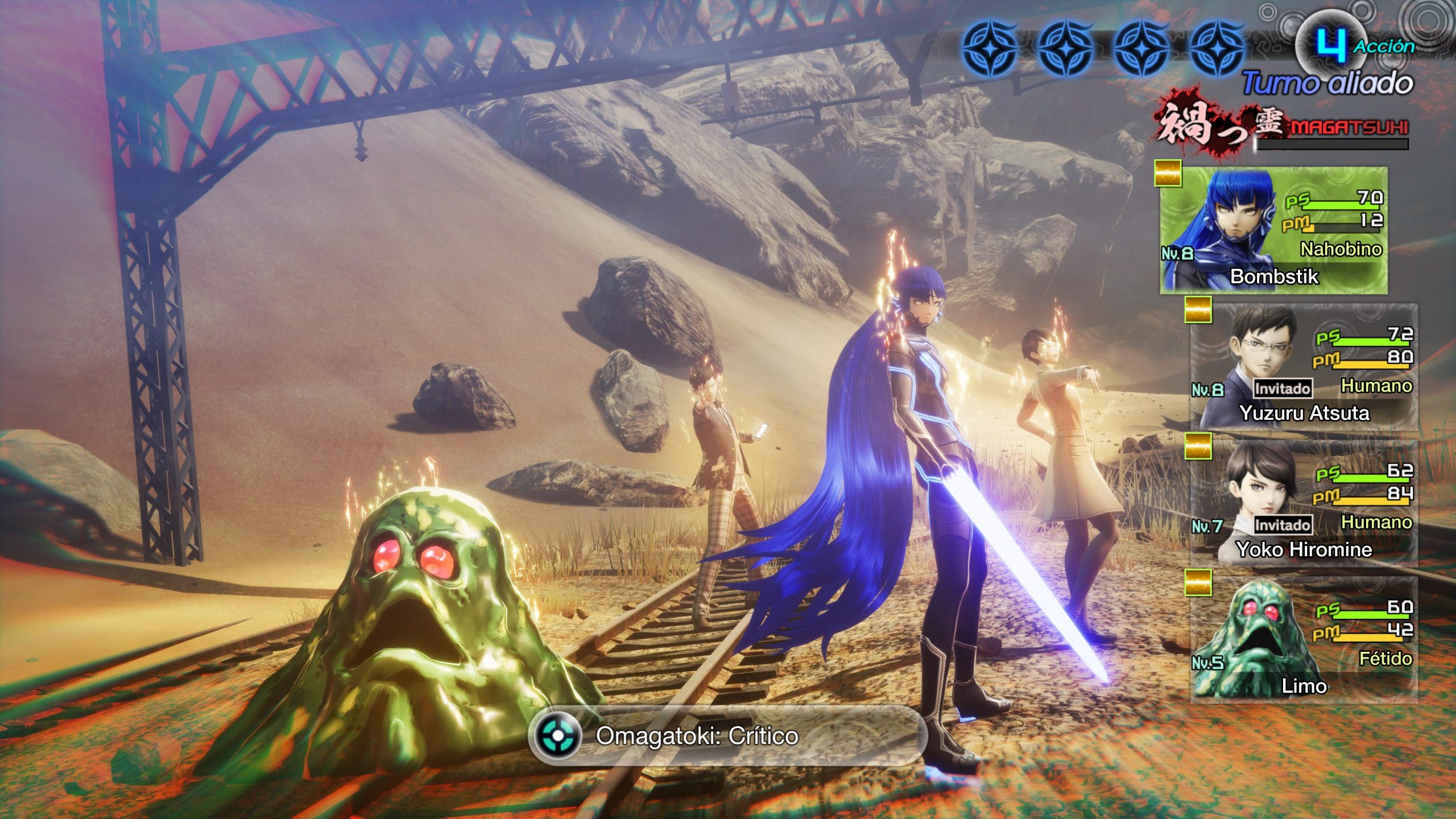Select Yoko Hiromine's party card
This screenshot has height=819, width=1456.
pyautogui.click(x=1304, y=503)
